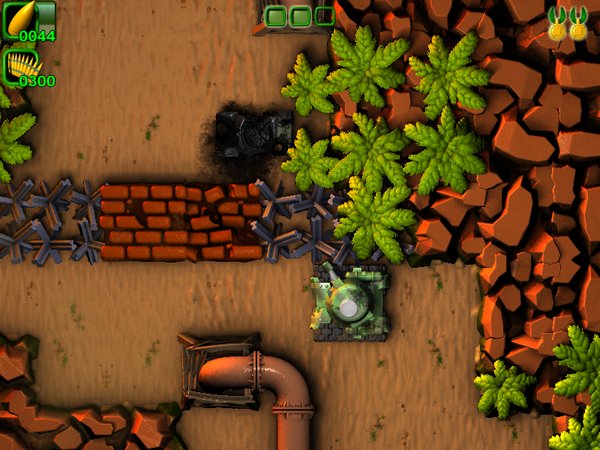Click the gold medals lives indicator
The height and width of the screenshot is (450, 600).
(x=566, y=23)
